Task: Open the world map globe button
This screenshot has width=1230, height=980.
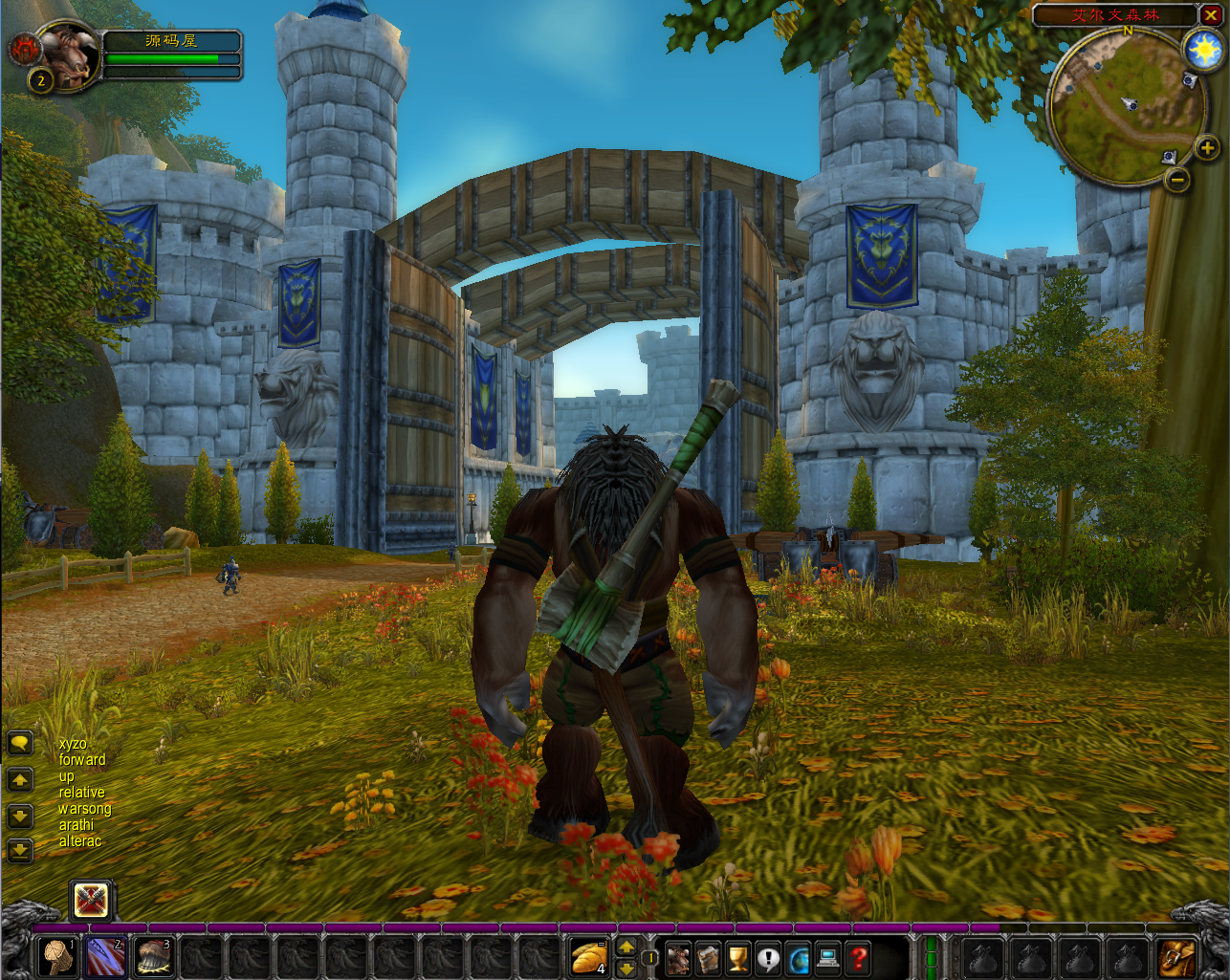Action: pos(798,958)
